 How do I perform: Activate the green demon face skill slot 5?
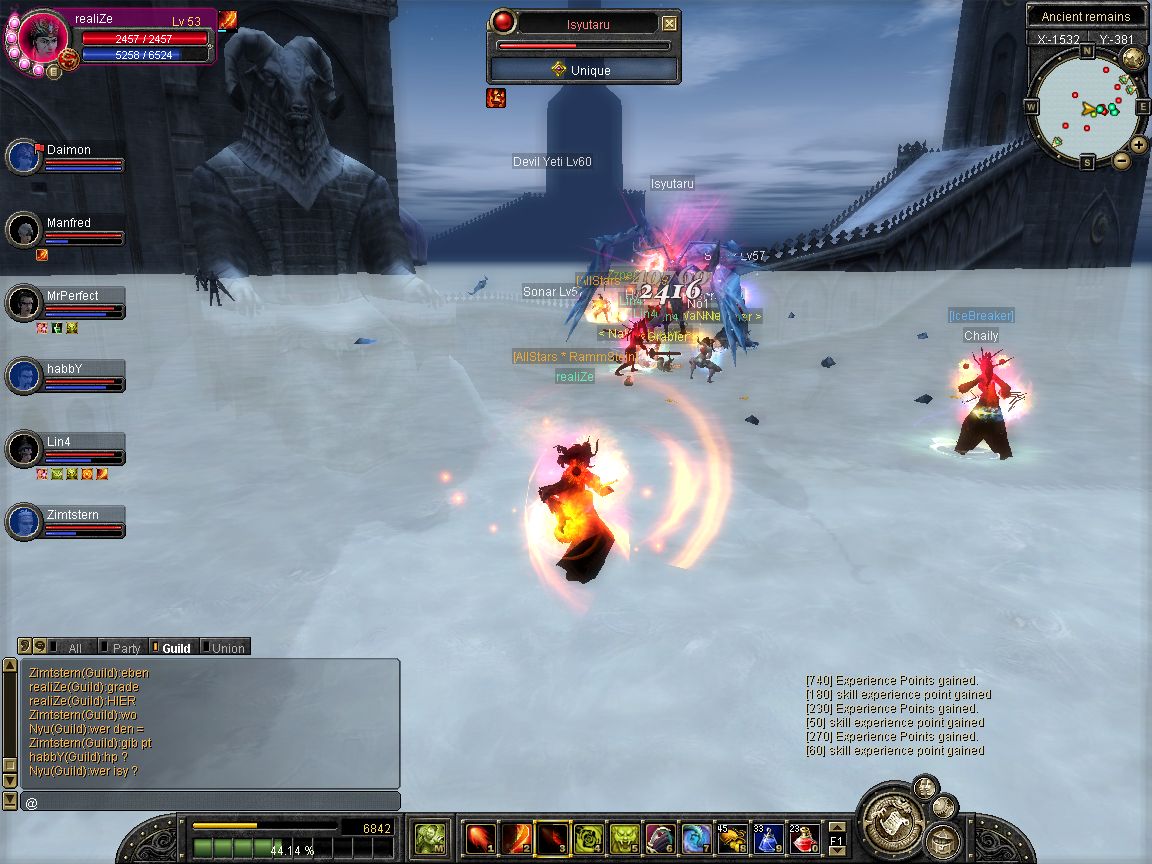[x=625, y=838]
